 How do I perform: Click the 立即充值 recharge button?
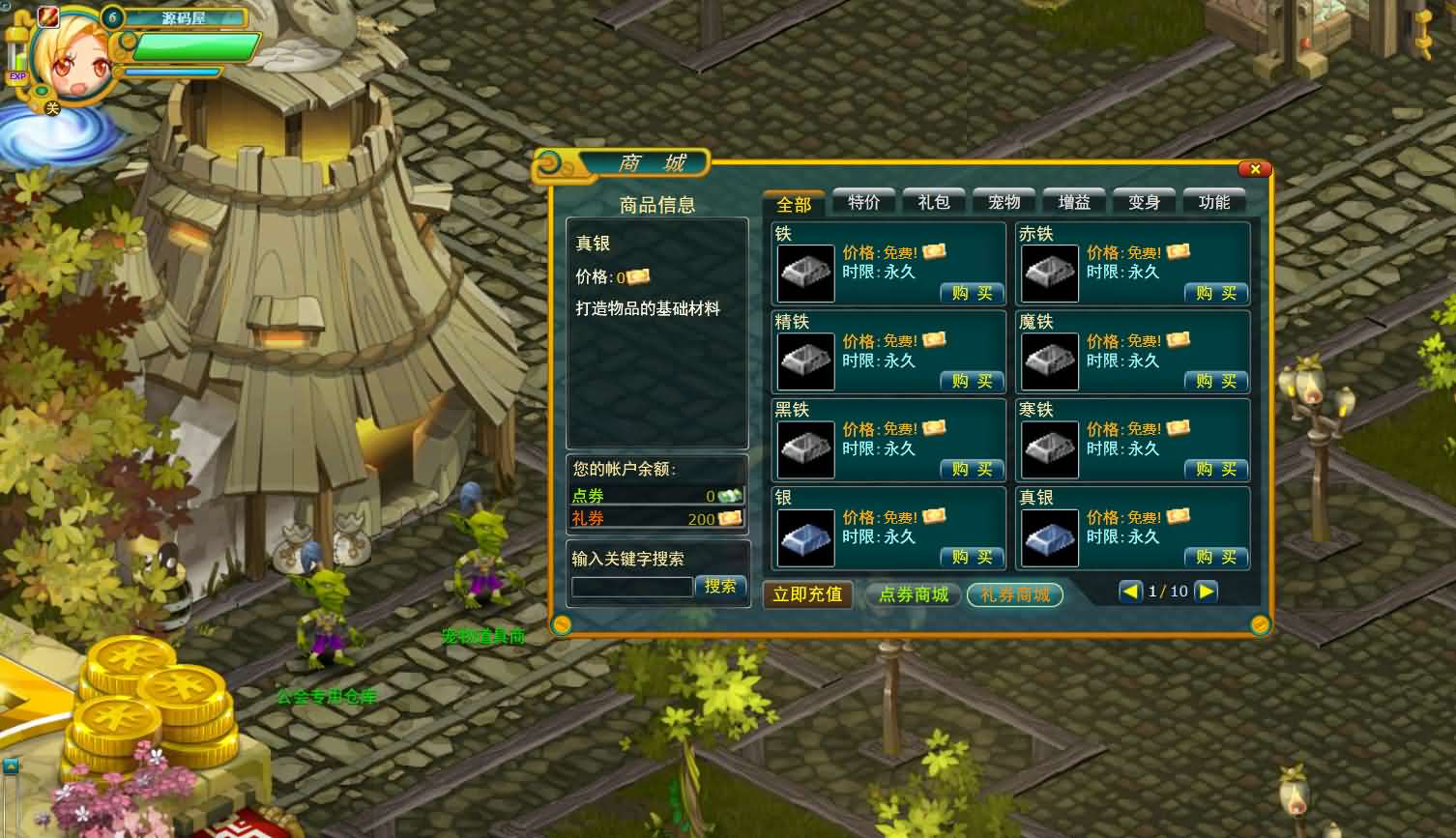click(807, 594)
